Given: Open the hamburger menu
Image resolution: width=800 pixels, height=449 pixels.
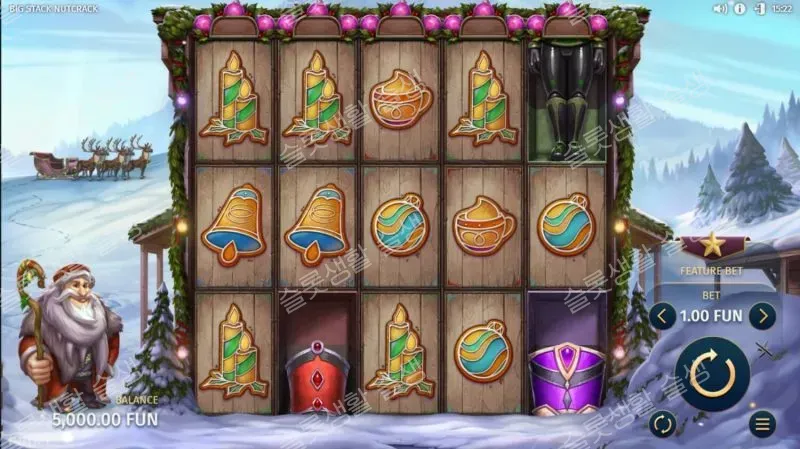Looking at the screenshot, I should [x=764, y=423].
